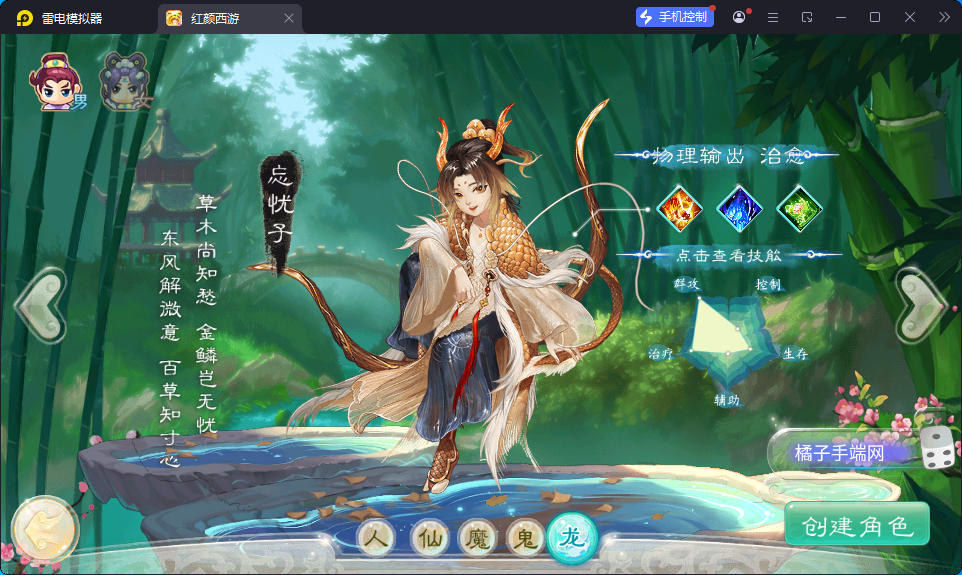Click the 点击查看技能 banner
The image size is (962, 575).
[727, 256]
